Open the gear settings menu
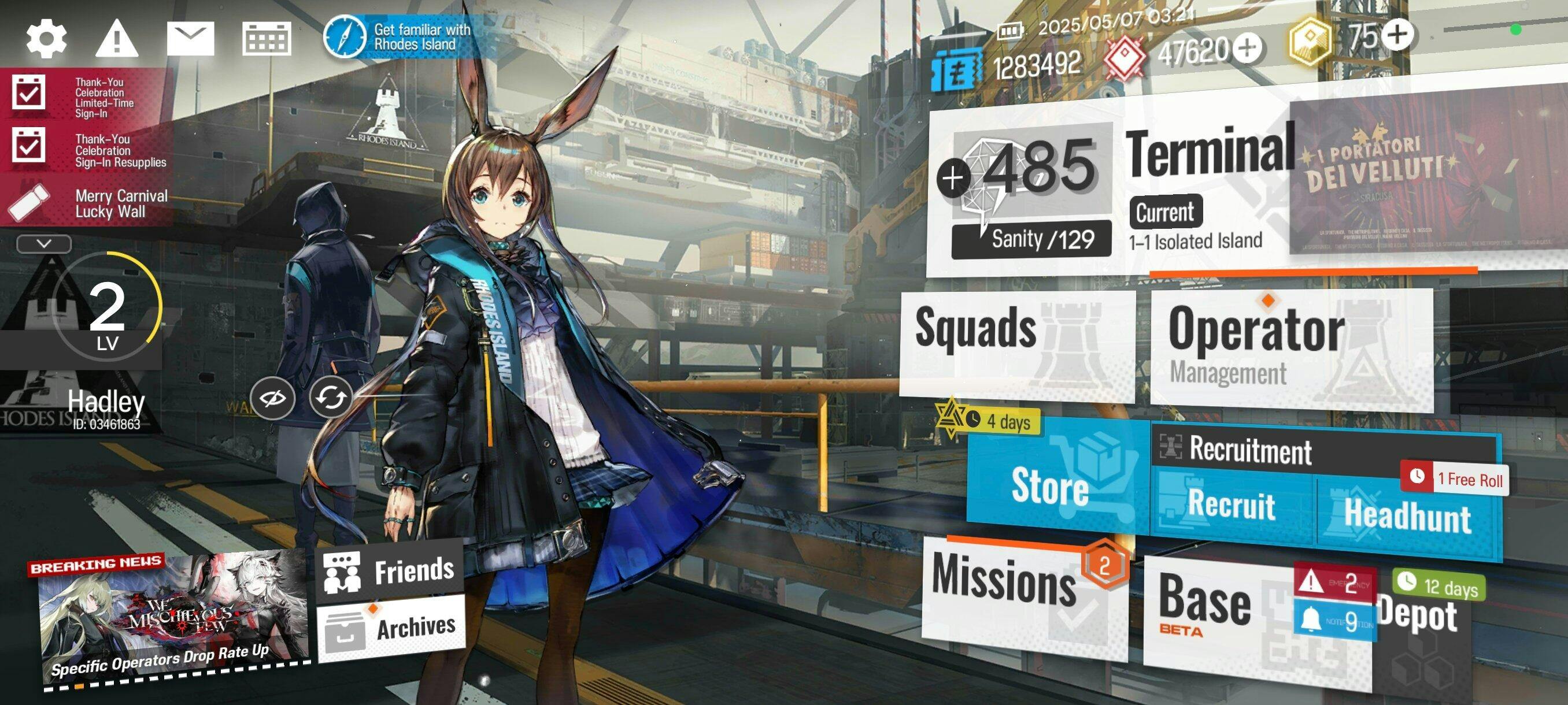Screen dimensions: 1568x705 (x=46, y=39)
